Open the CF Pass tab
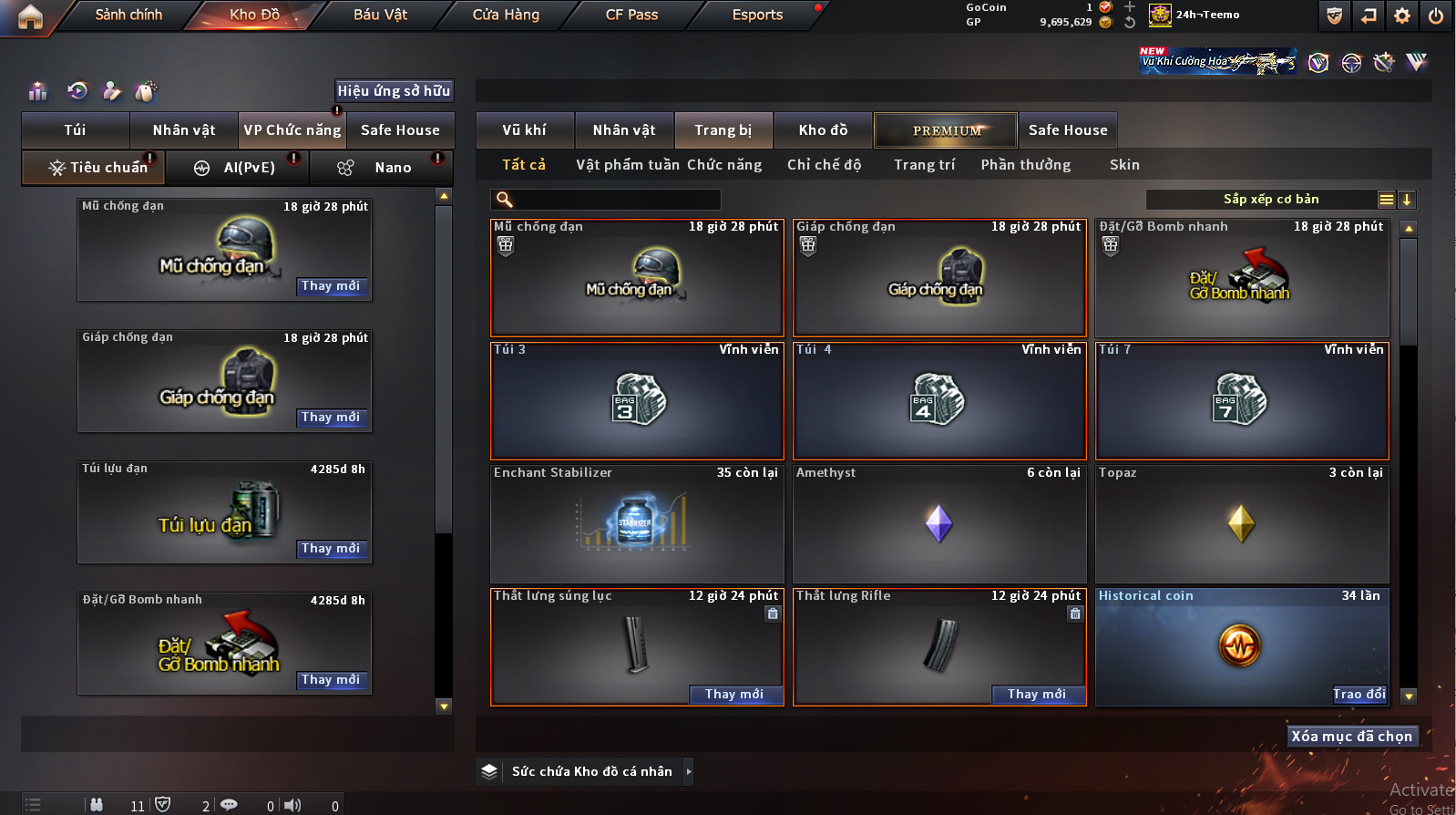 point(631,15)
